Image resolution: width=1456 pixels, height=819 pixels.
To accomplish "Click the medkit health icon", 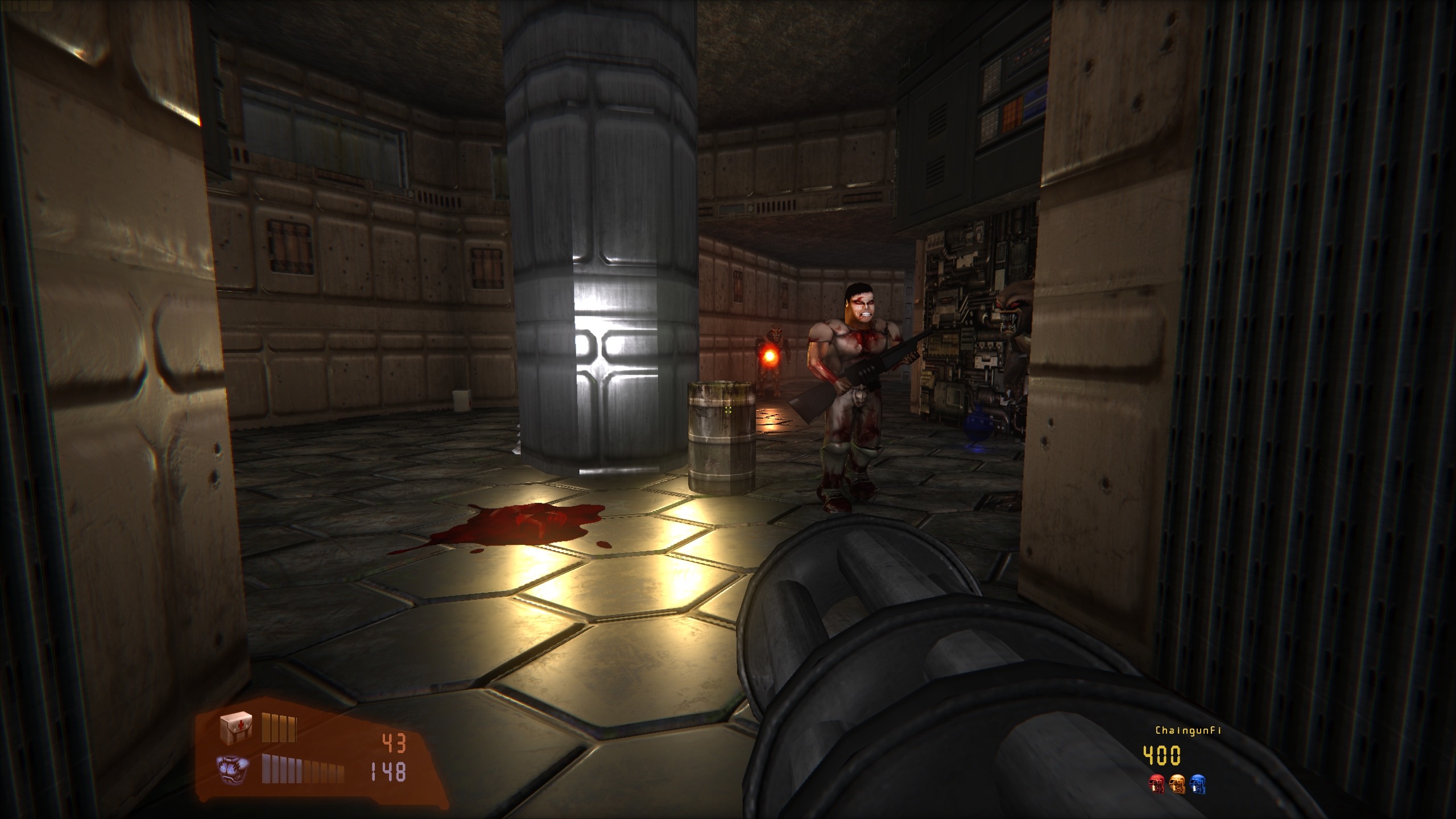I will [x=235, y=727].
